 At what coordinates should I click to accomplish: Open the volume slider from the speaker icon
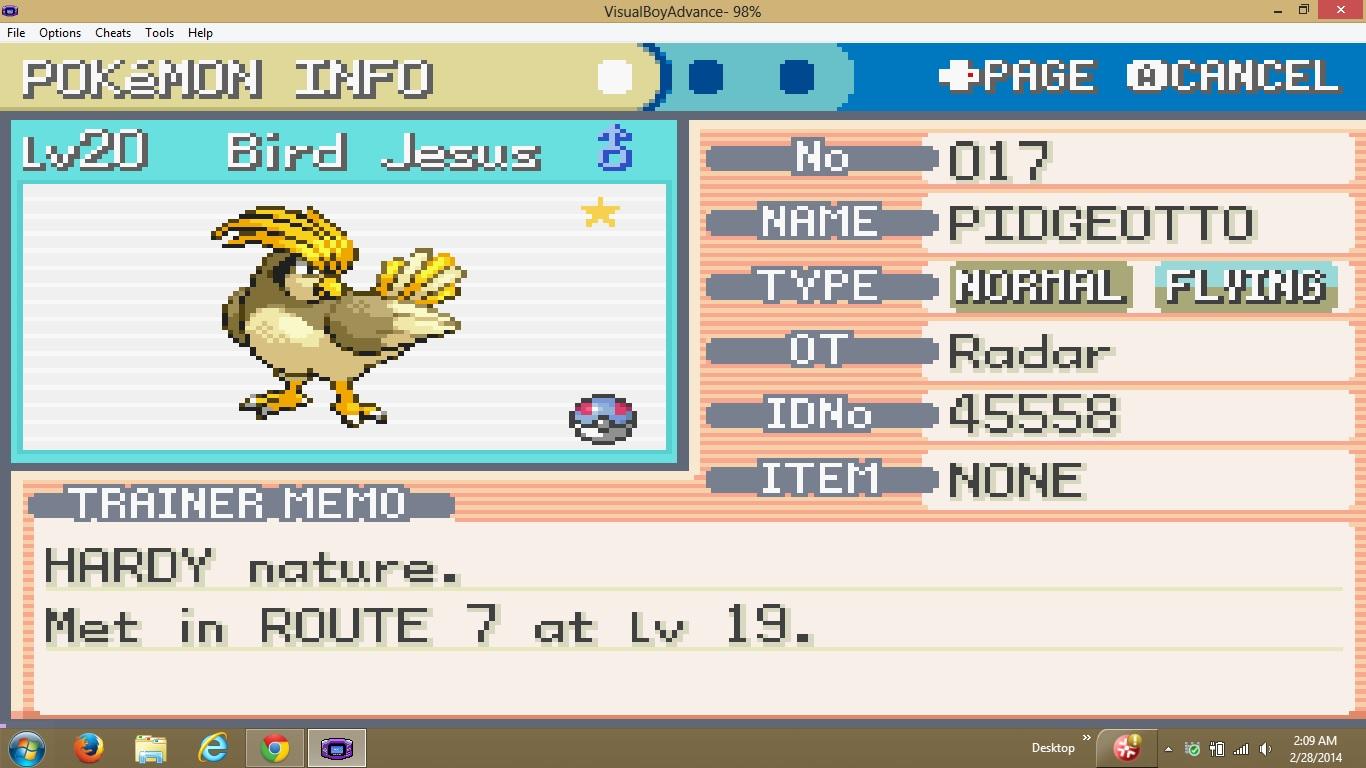1265,748
